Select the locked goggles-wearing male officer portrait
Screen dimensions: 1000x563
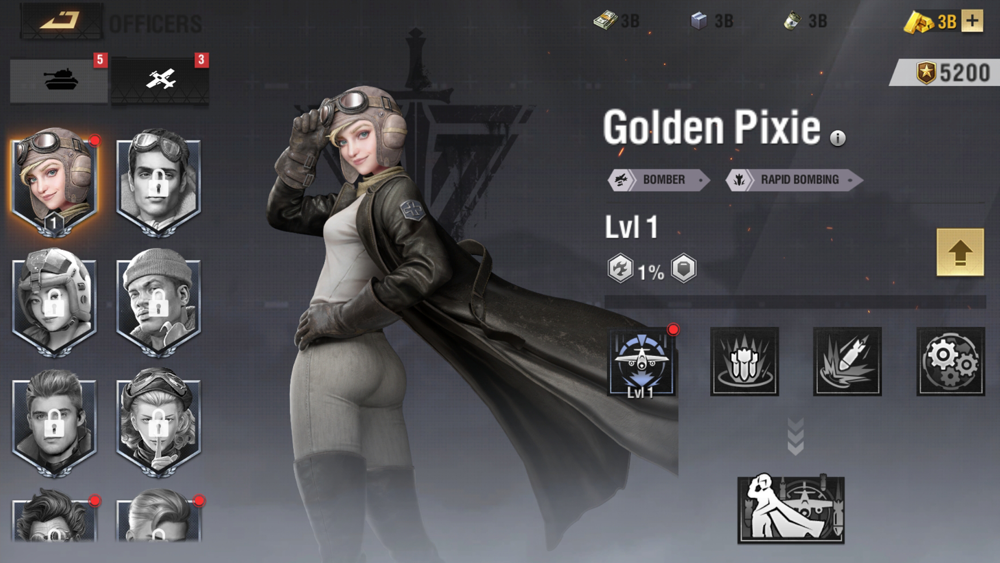159,182
